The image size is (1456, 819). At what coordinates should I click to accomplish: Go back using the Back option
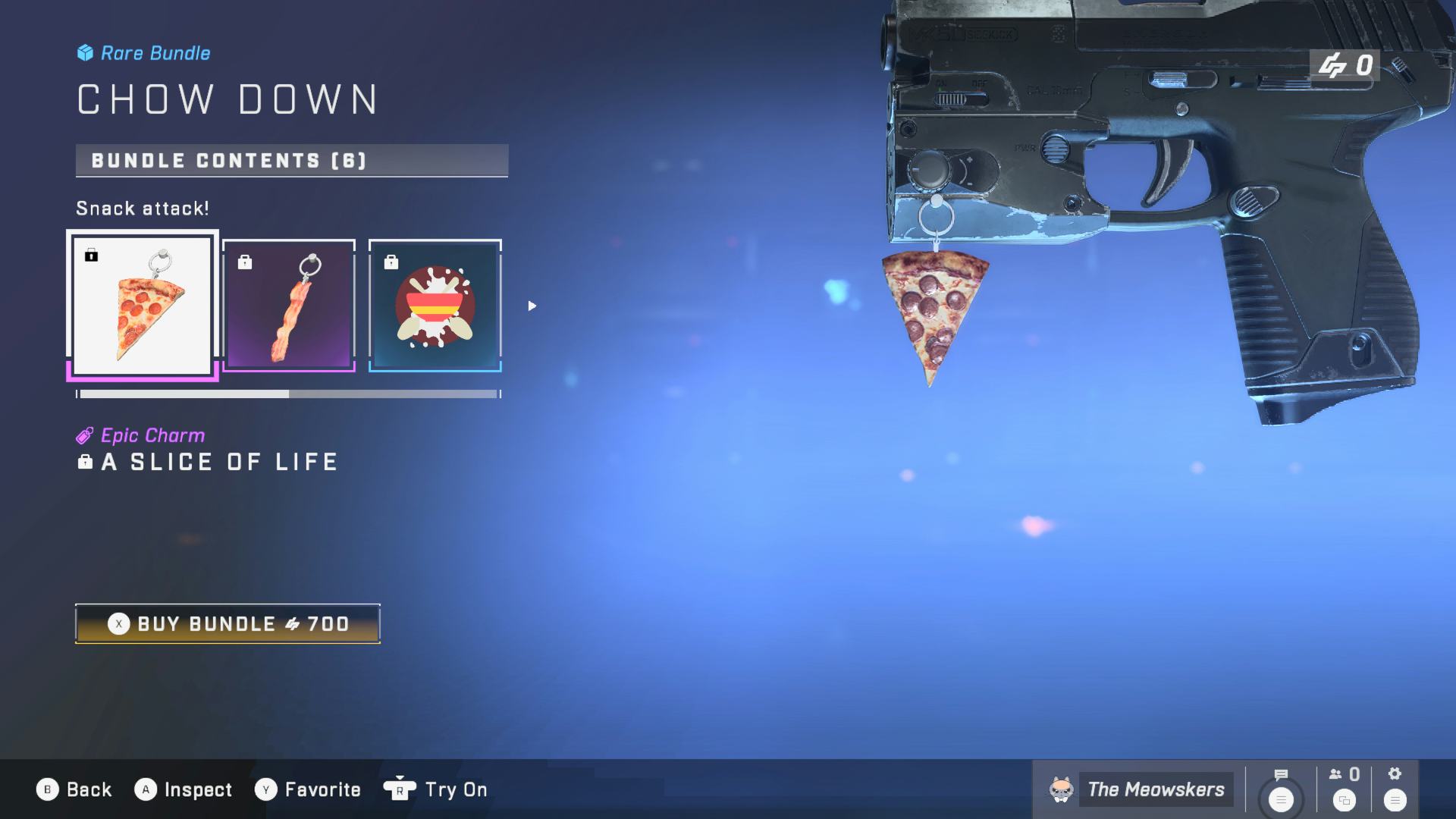(74, 789)
